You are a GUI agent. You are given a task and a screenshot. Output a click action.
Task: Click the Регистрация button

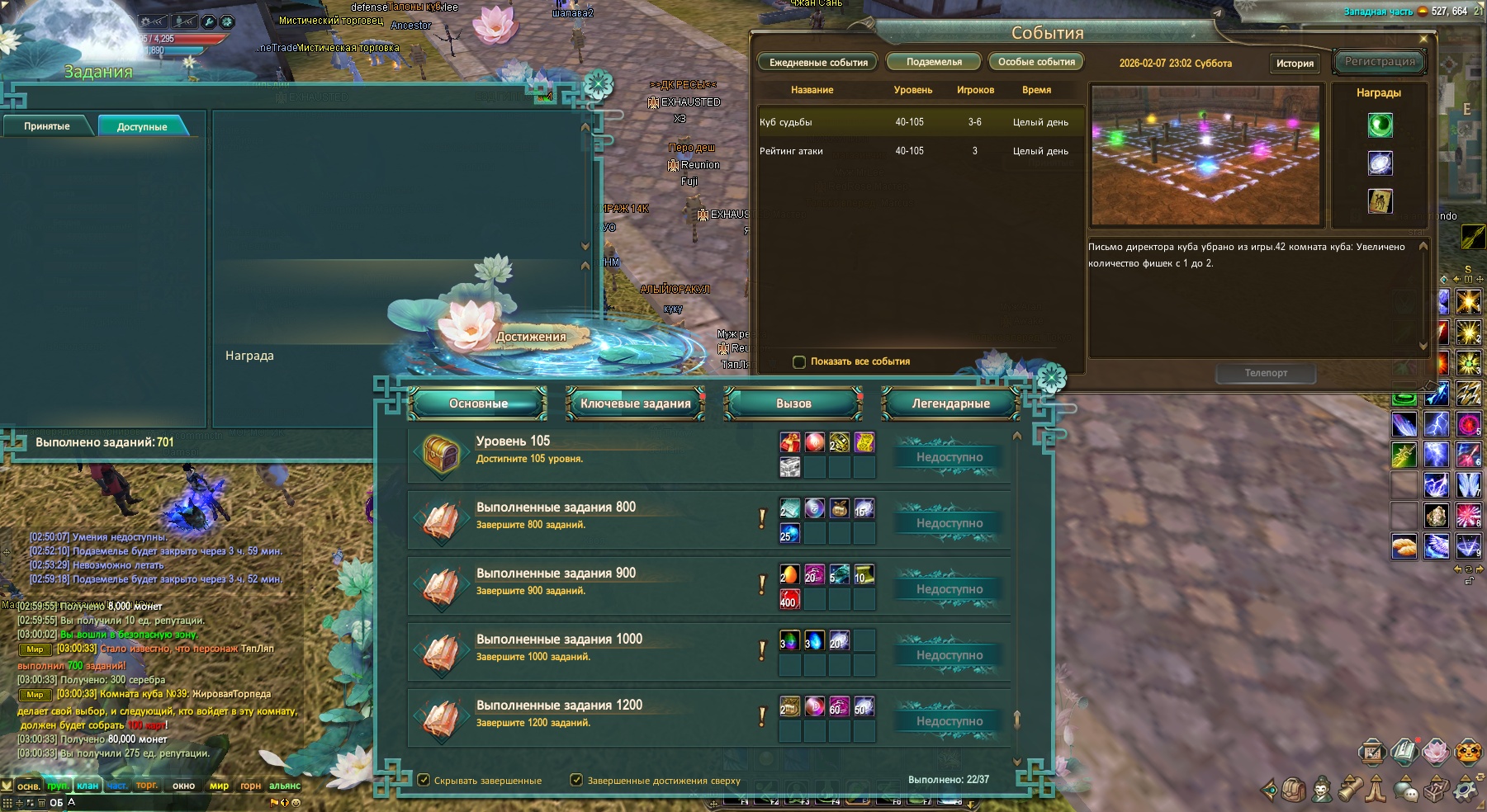point(1379,62)
